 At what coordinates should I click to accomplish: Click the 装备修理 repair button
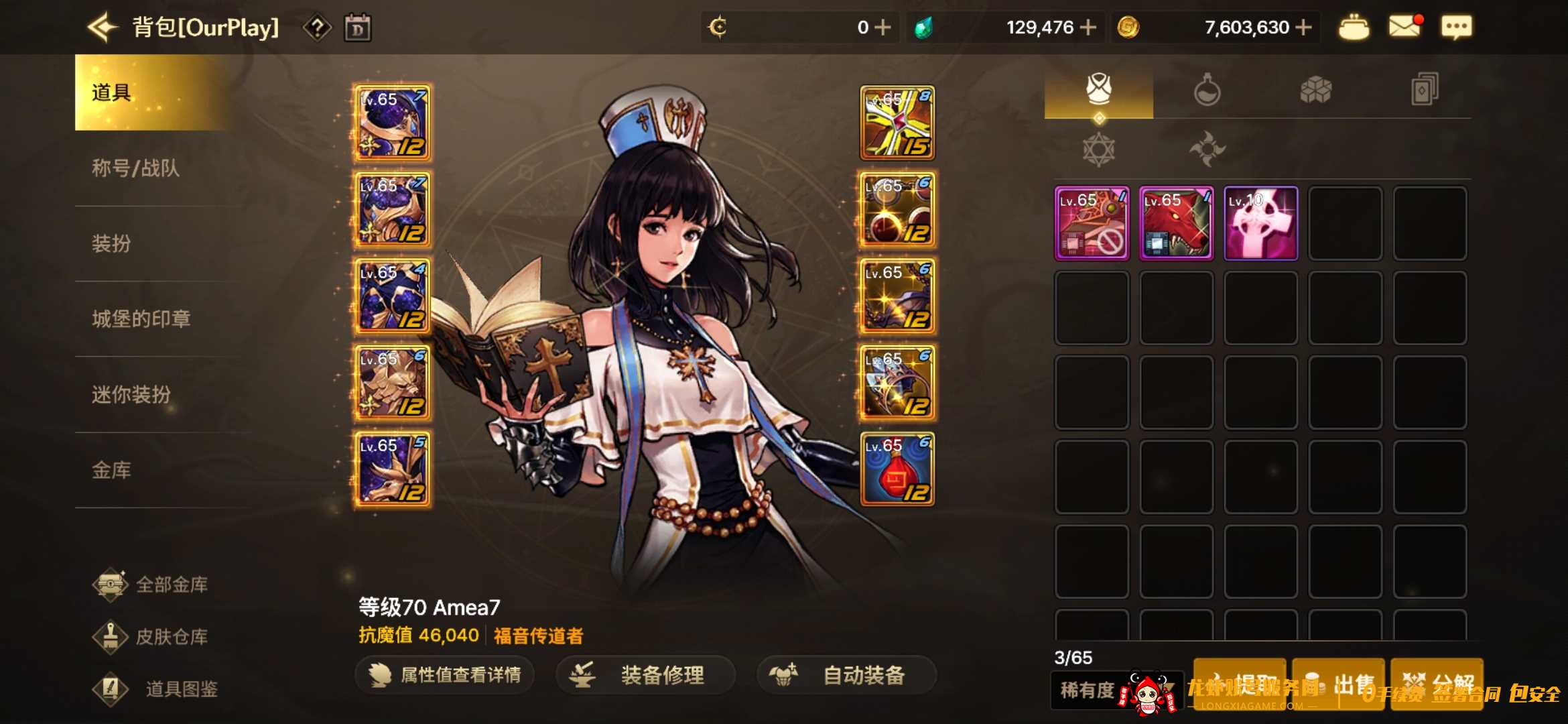tap(645, 675)
